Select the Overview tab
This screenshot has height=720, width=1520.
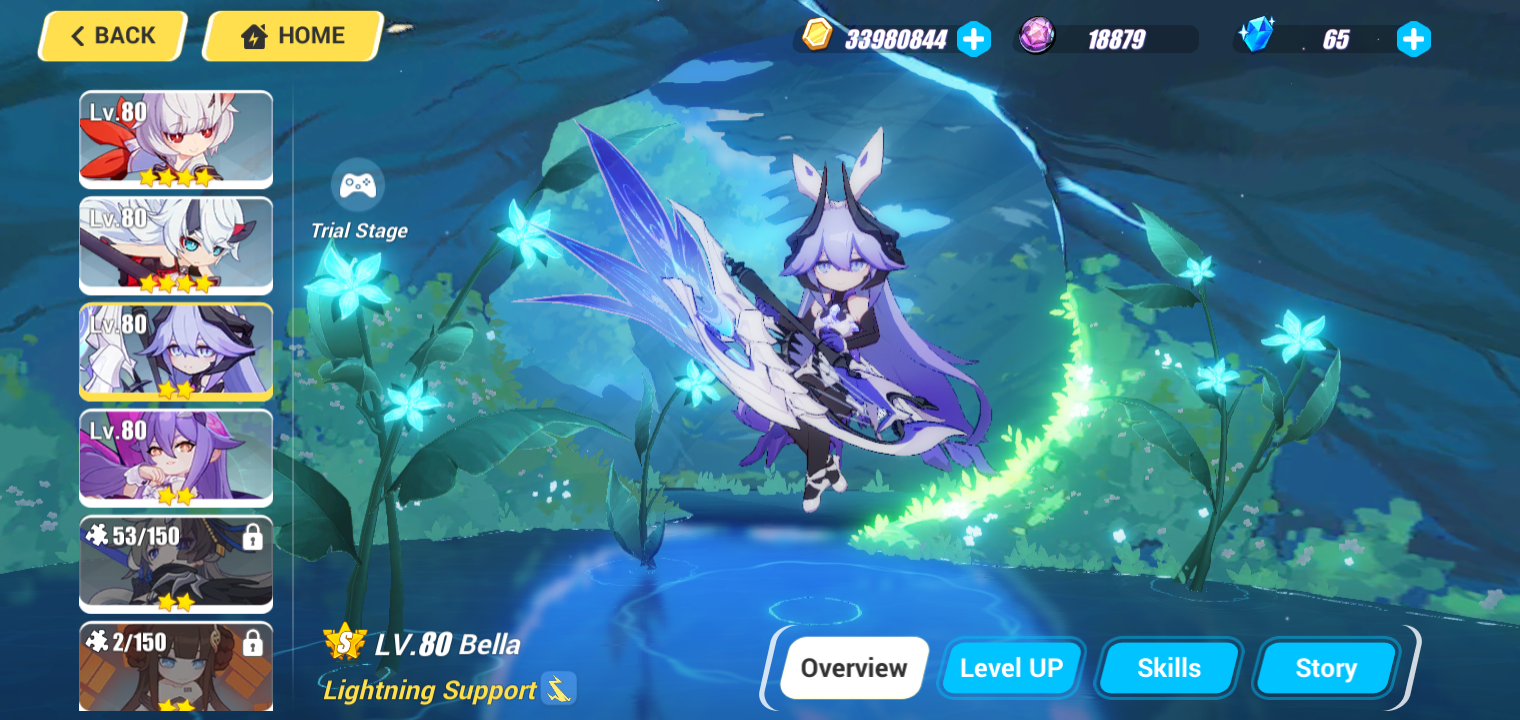853,667
